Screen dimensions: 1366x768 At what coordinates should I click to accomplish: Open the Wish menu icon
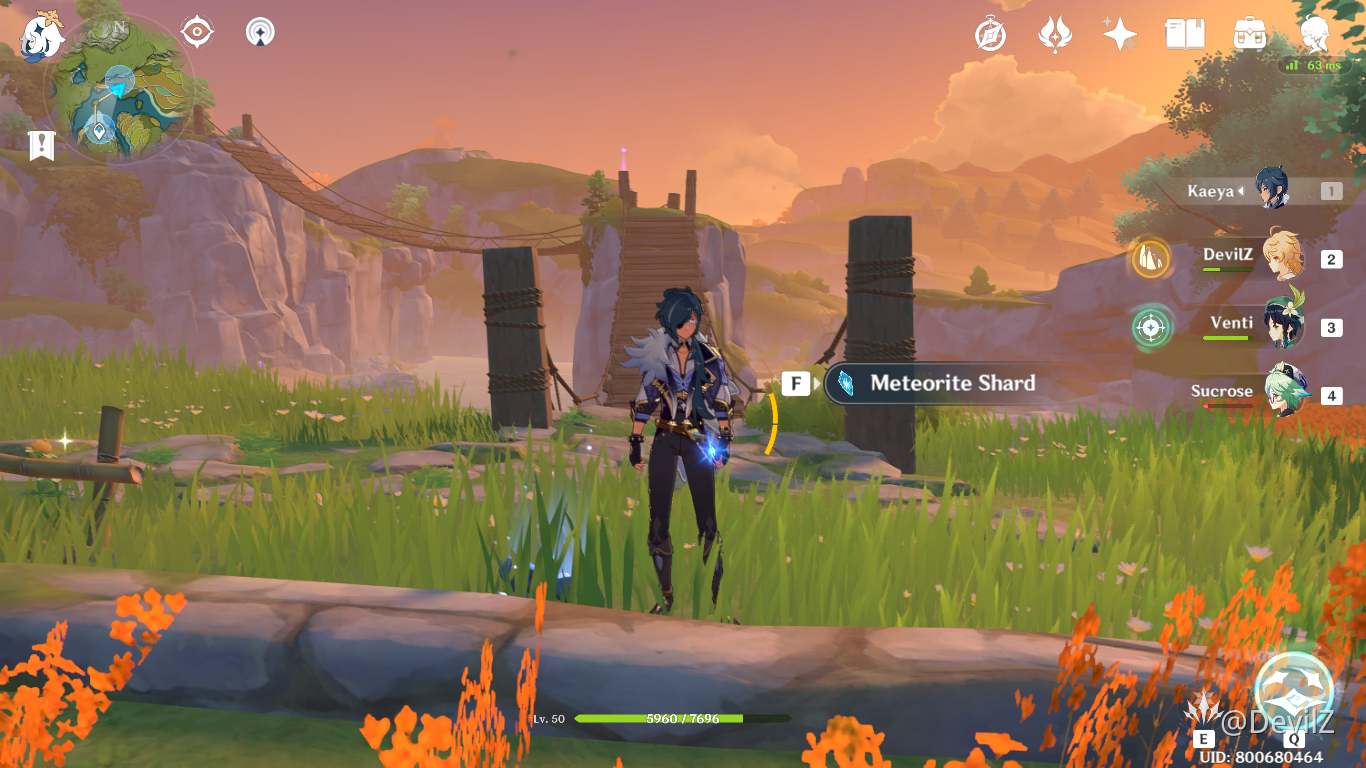1054,35
